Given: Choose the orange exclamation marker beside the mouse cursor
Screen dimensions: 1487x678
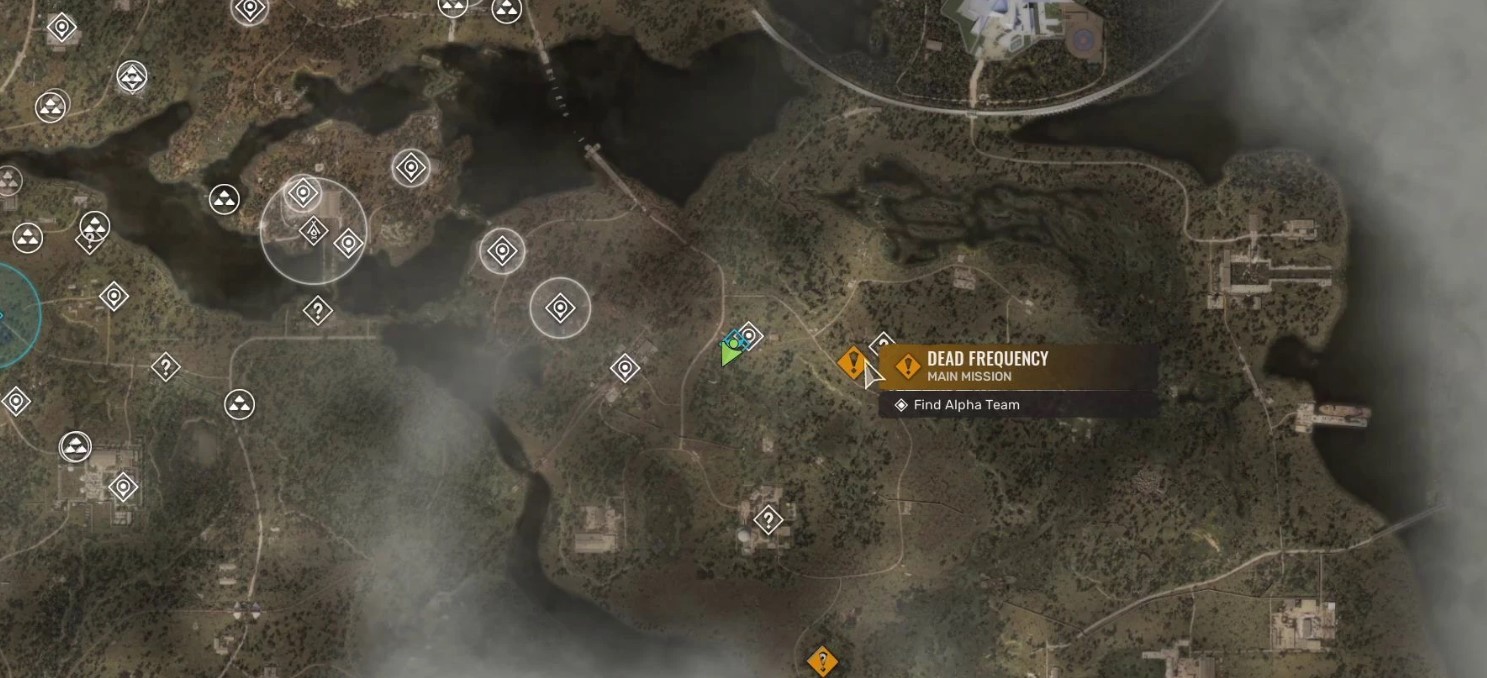Looking at the screenshot, I should click(852, 361).
